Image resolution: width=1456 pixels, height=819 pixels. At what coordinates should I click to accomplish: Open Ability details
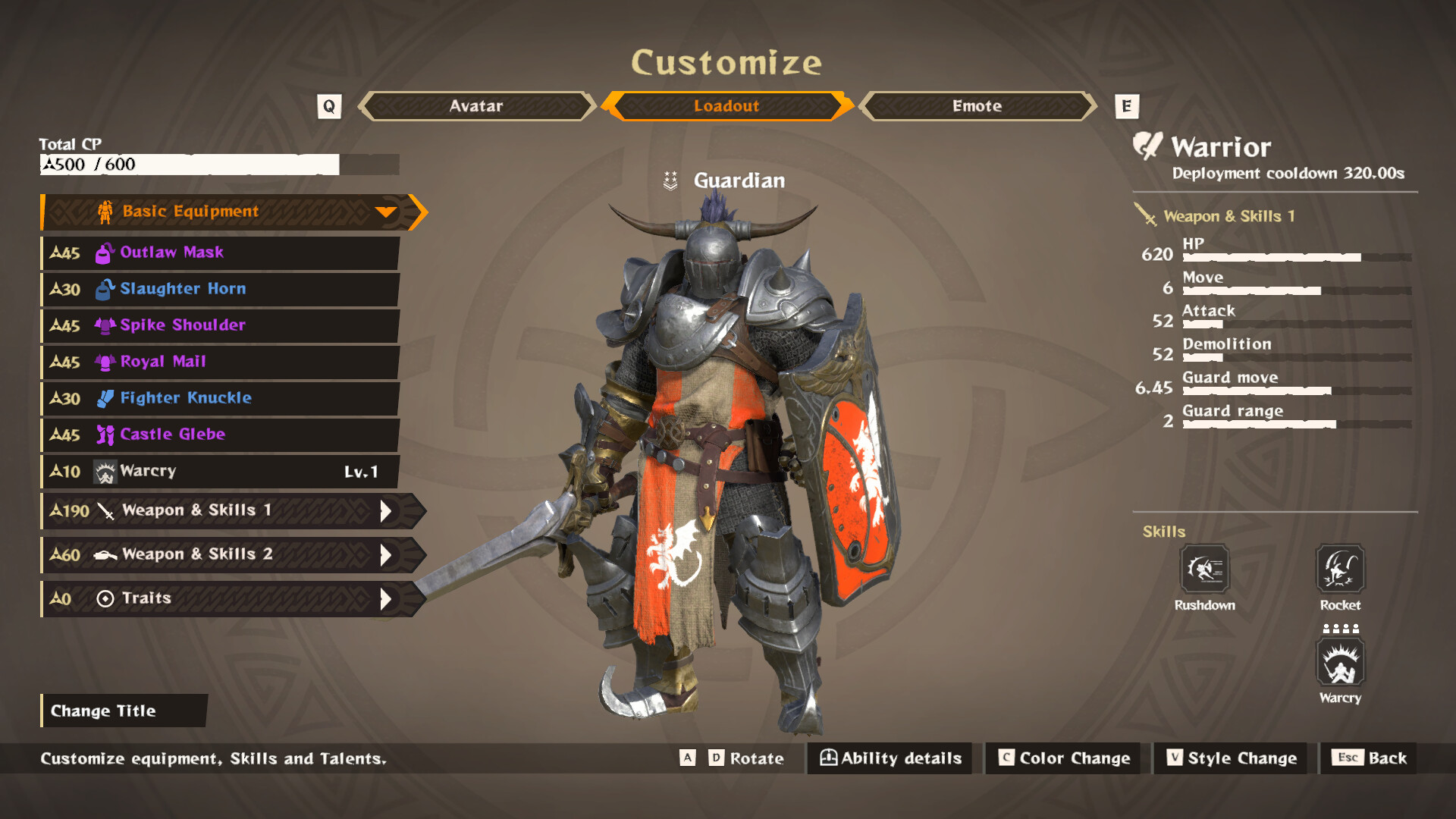pos(889,758)
